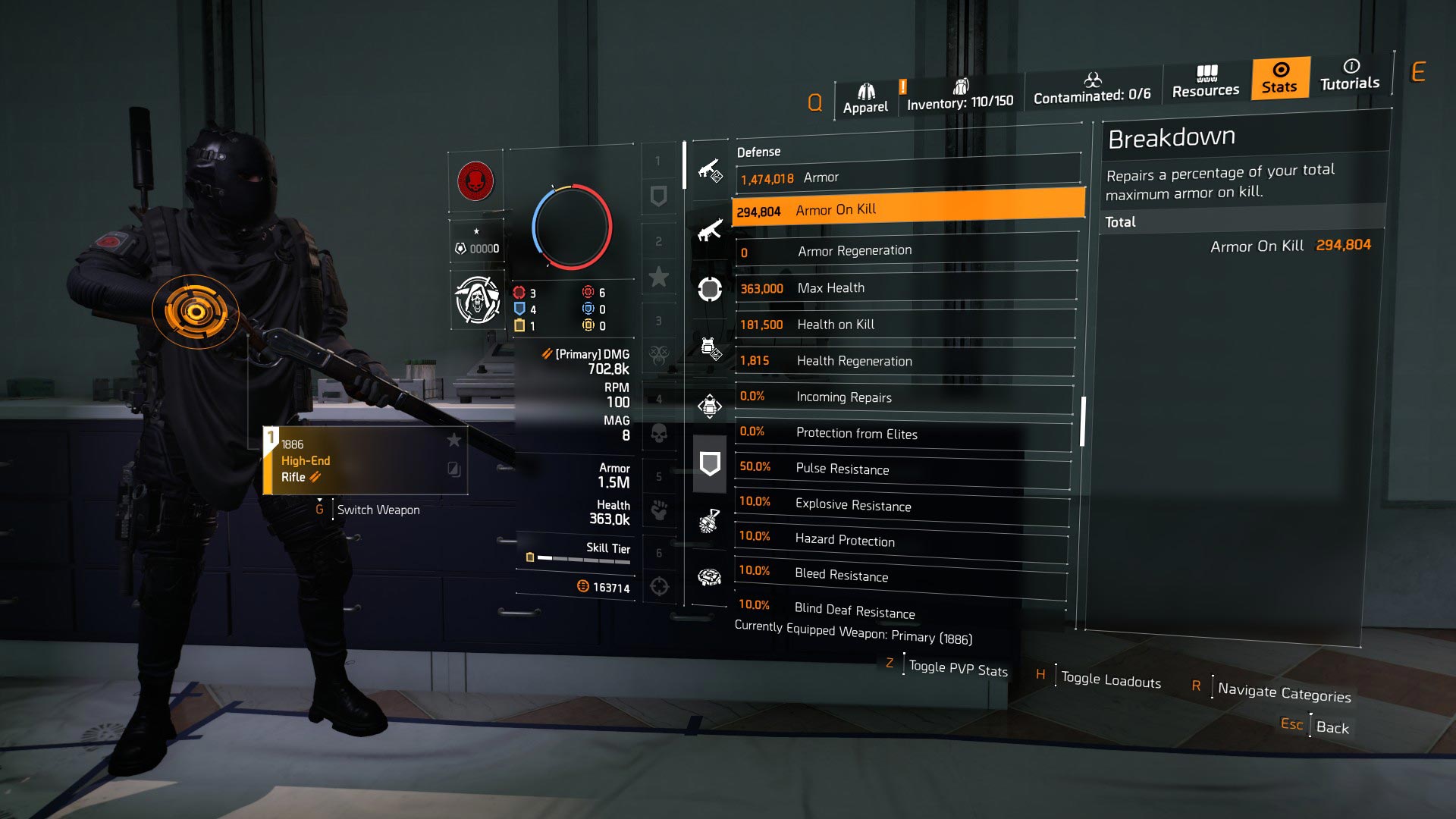Viewport: 1456px width, 819px height.
Task: Click Back at the bottom right
Action: click(1332, 728)
